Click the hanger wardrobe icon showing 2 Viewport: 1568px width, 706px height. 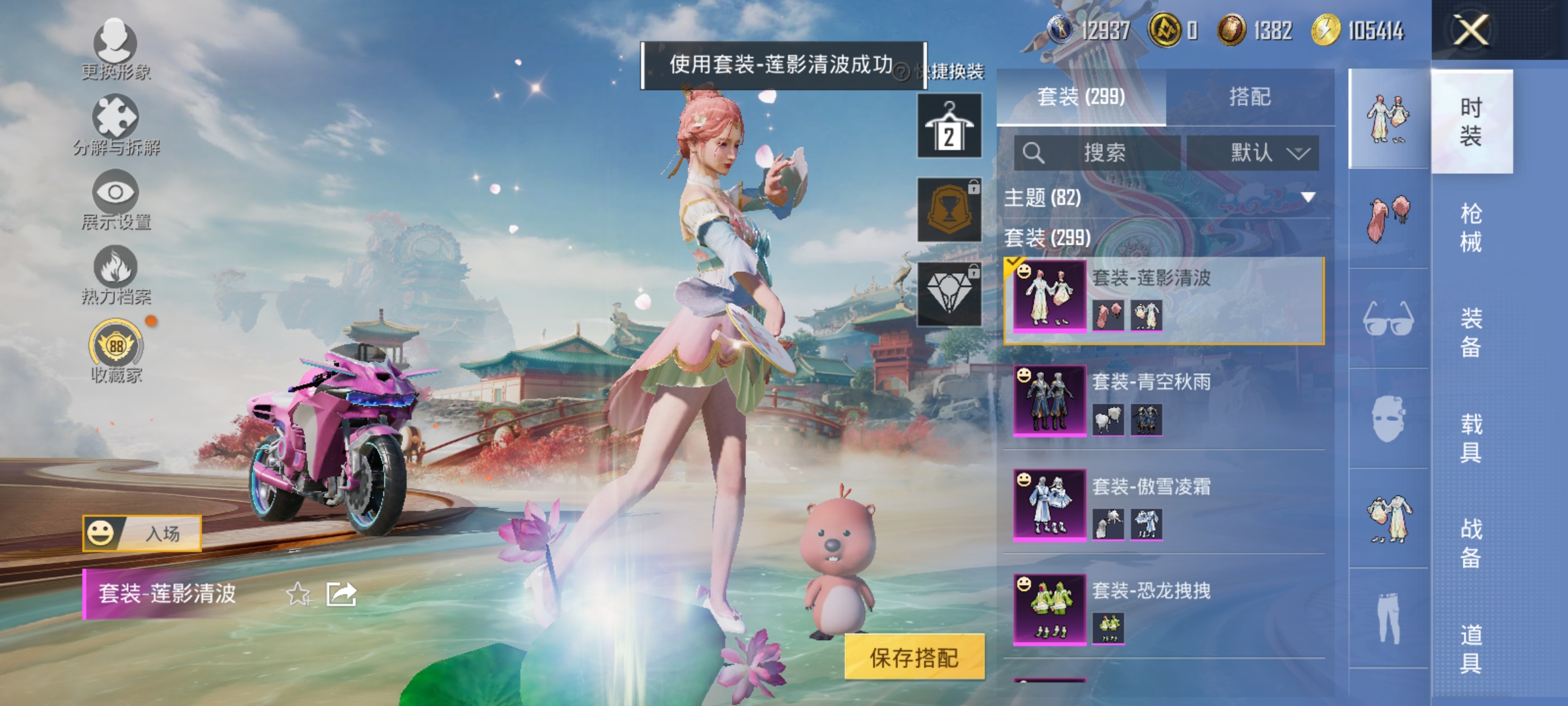tap(949, 124)
